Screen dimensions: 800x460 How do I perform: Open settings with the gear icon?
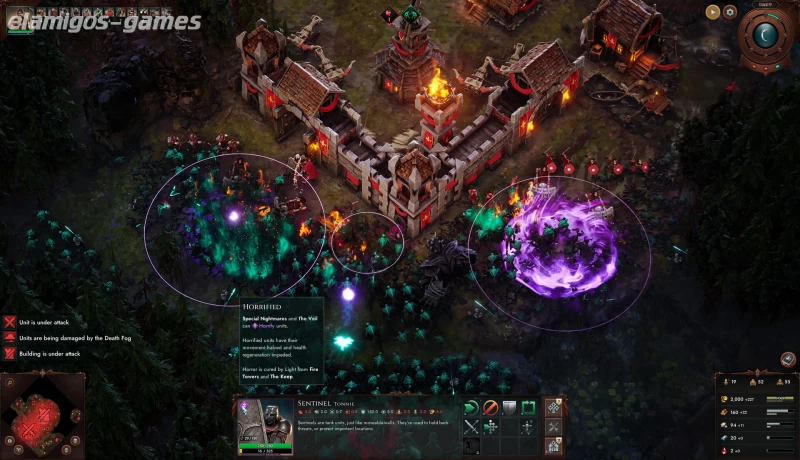pyautogui.click(x=730, y=13)
